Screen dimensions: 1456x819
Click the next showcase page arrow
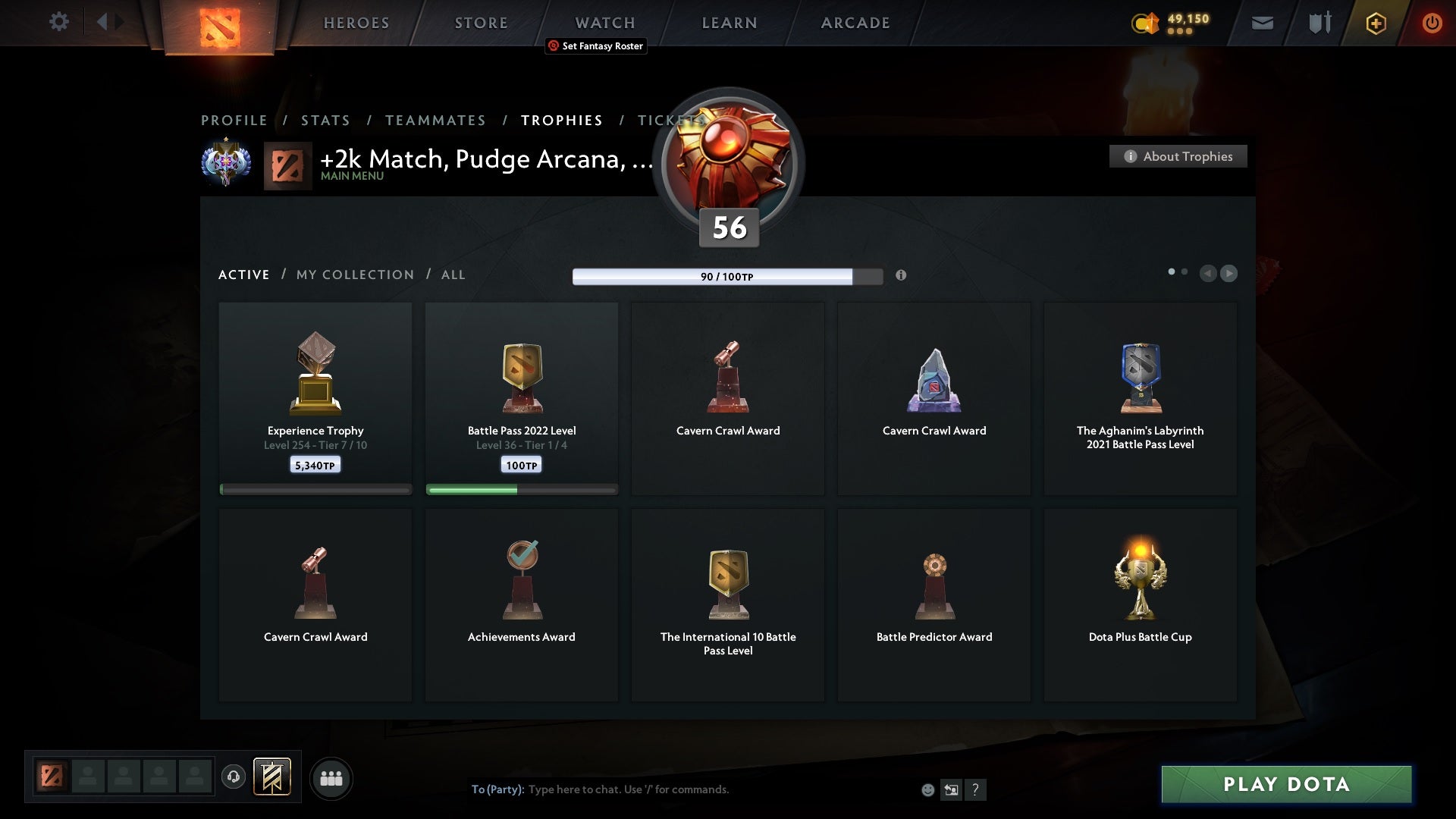pos(1228,274)
